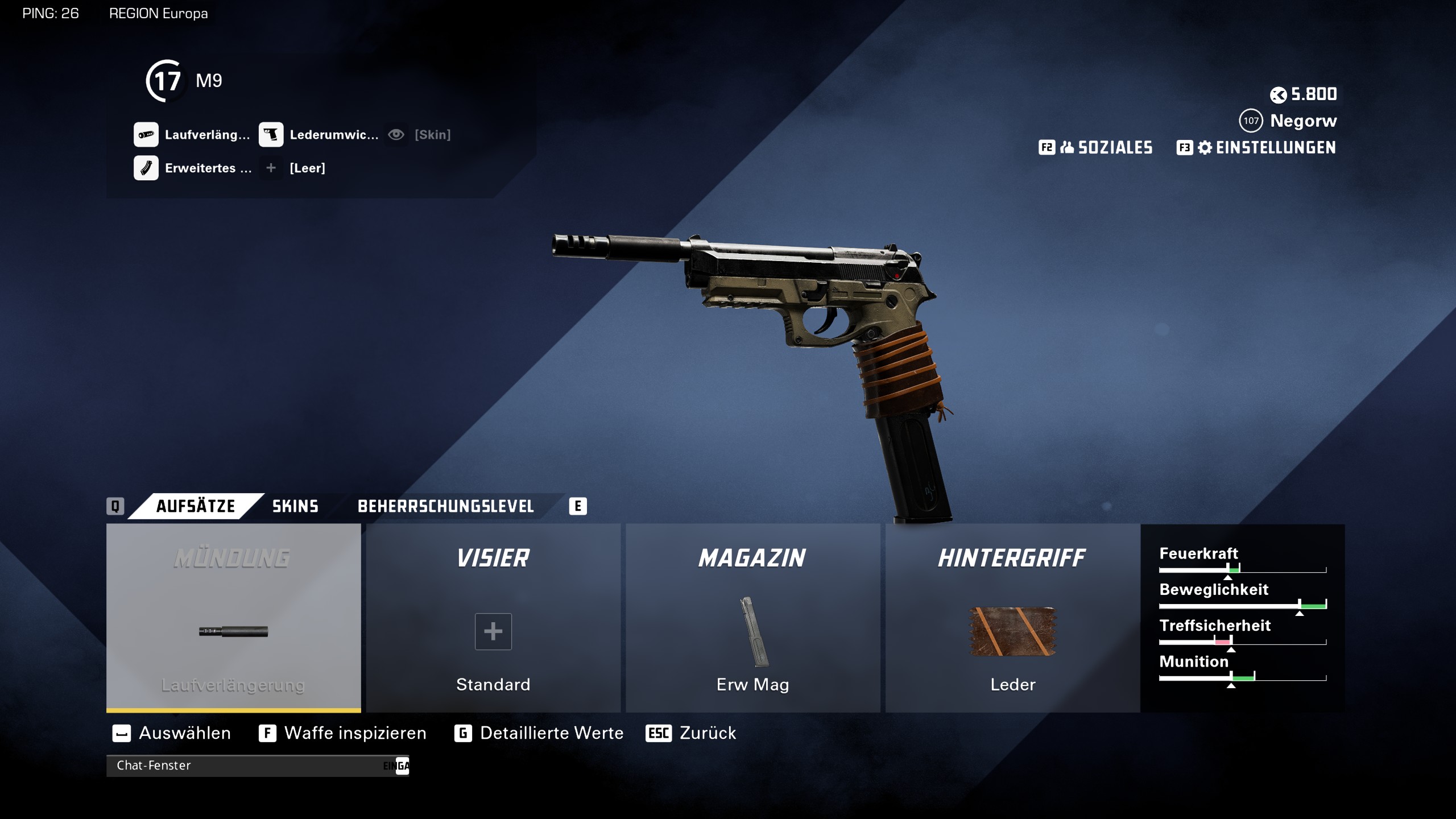The image size is (1456, 819).
Task: Open the Beherrschungslevel tab
Action: [446, 506]
